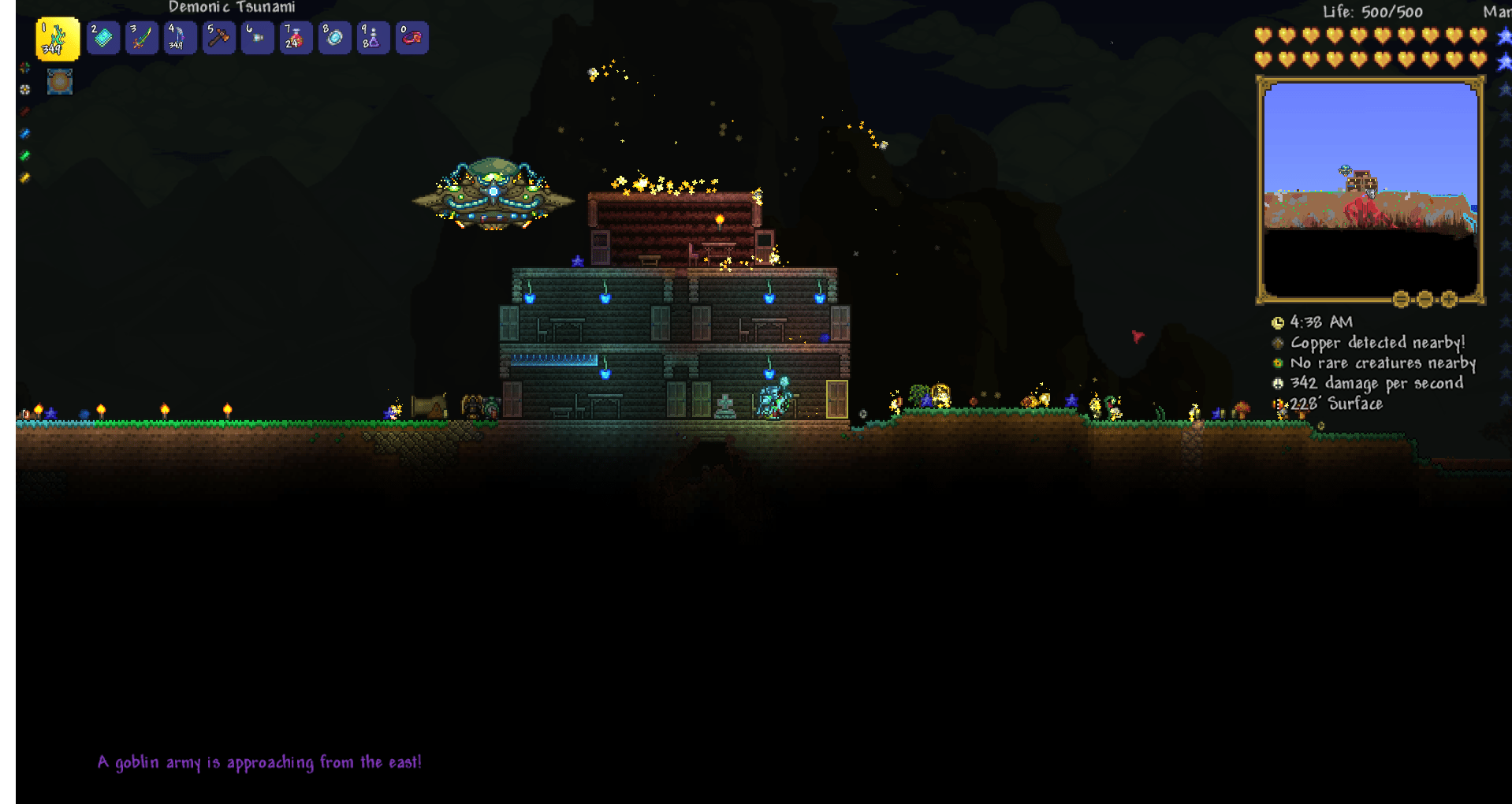The image size is (1512, 804).
Task: Toggle the Metal Detector copper alert display
Action: (1279, 342)
